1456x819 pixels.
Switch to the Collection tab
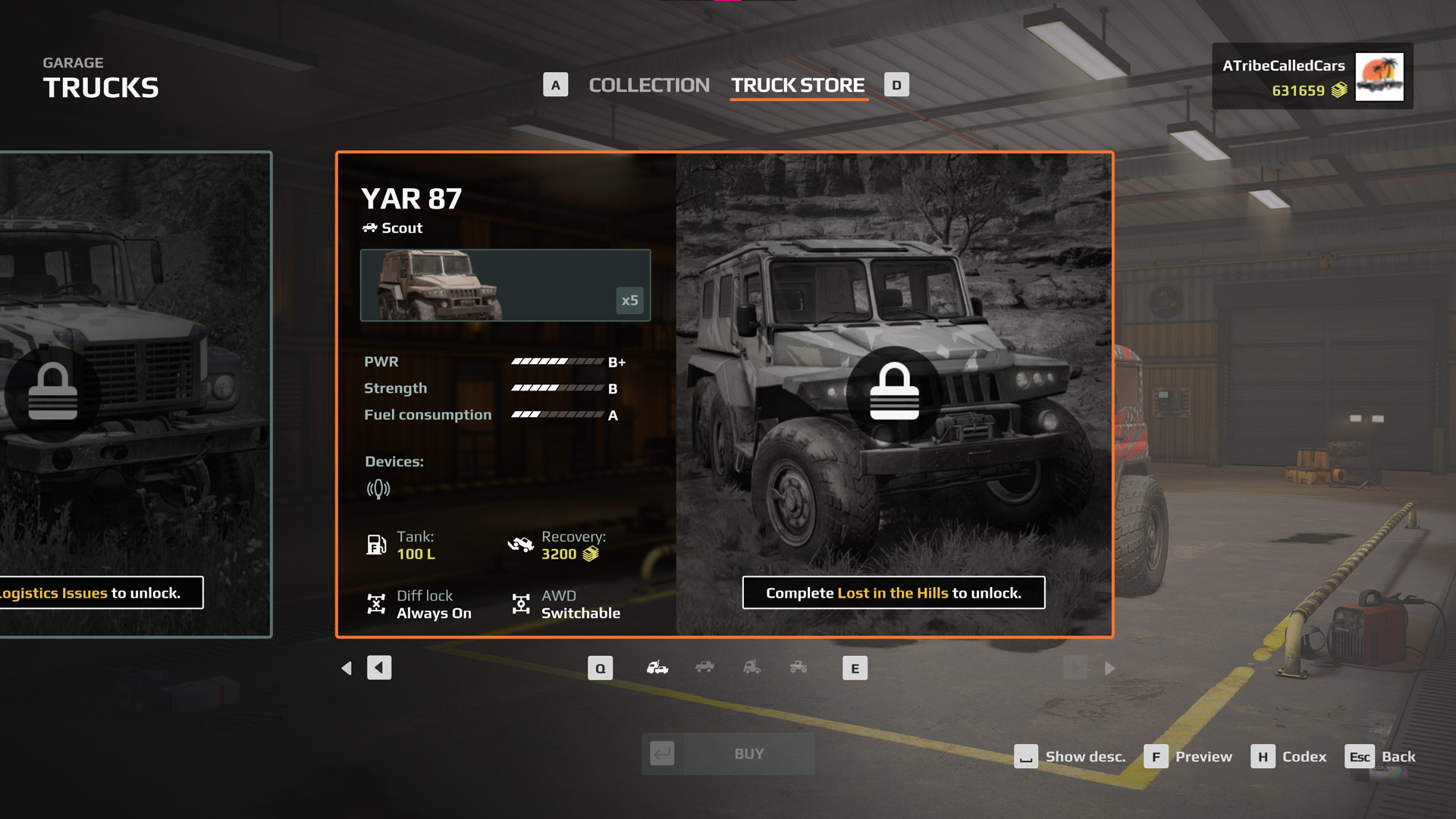click(648, 85)
